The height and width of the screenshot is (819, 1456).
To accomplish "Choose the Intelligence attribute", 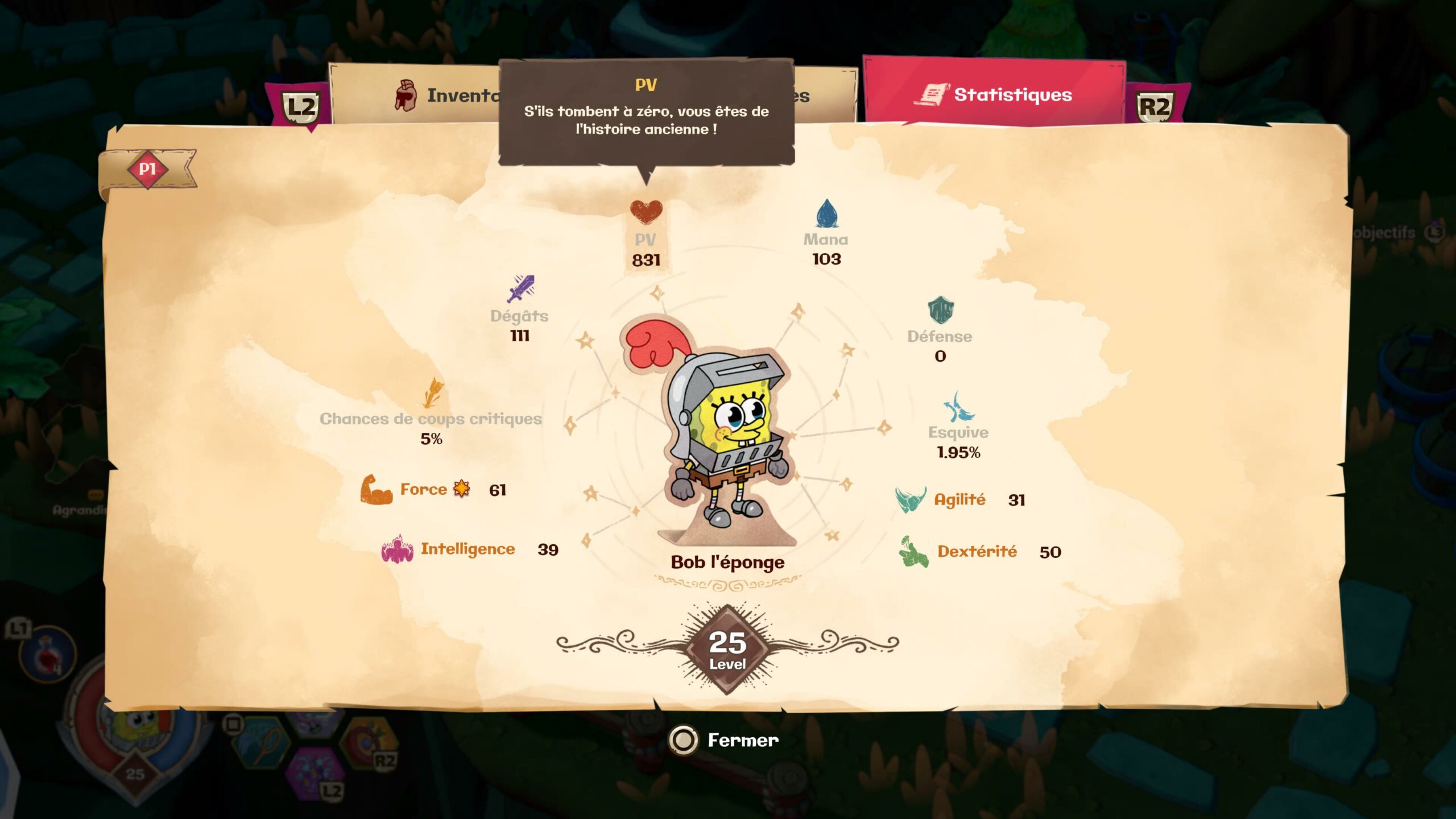I will [x=467, y=549].
